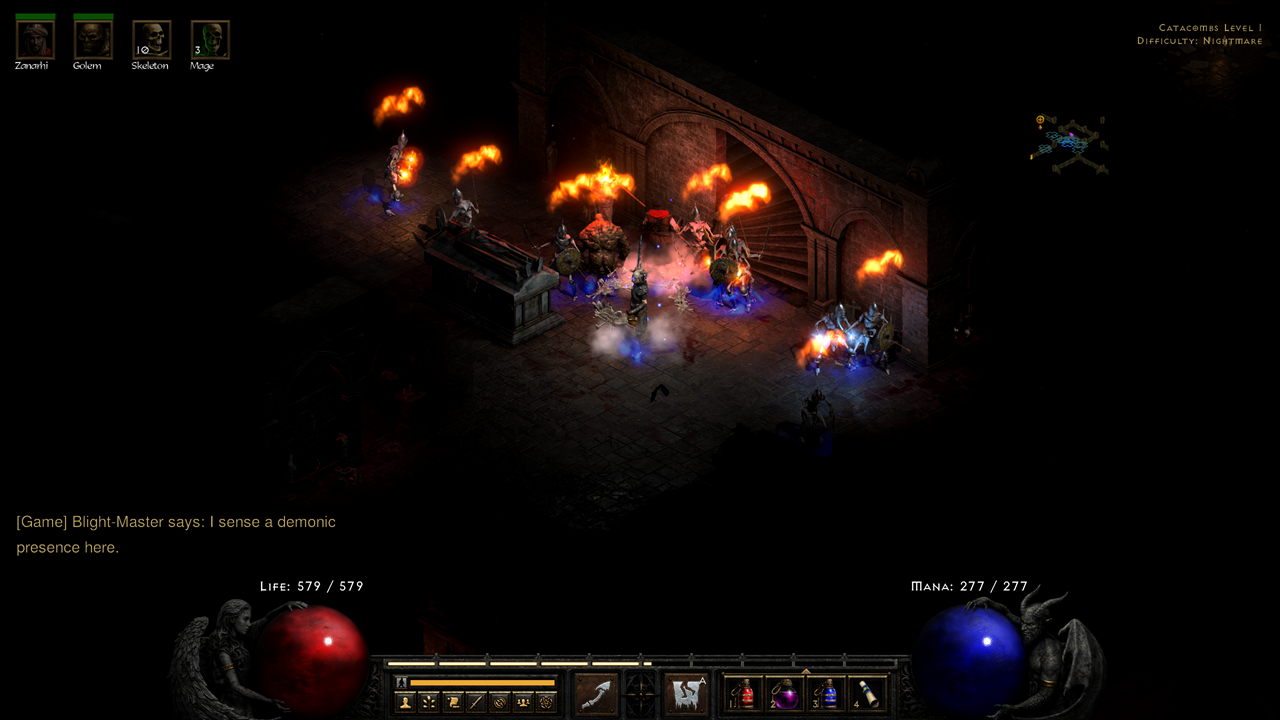Image resolution: width=1280 pixels, height=720 pixels.
Task: Expand the potion belt with the arrow
Action: [806, 671]
